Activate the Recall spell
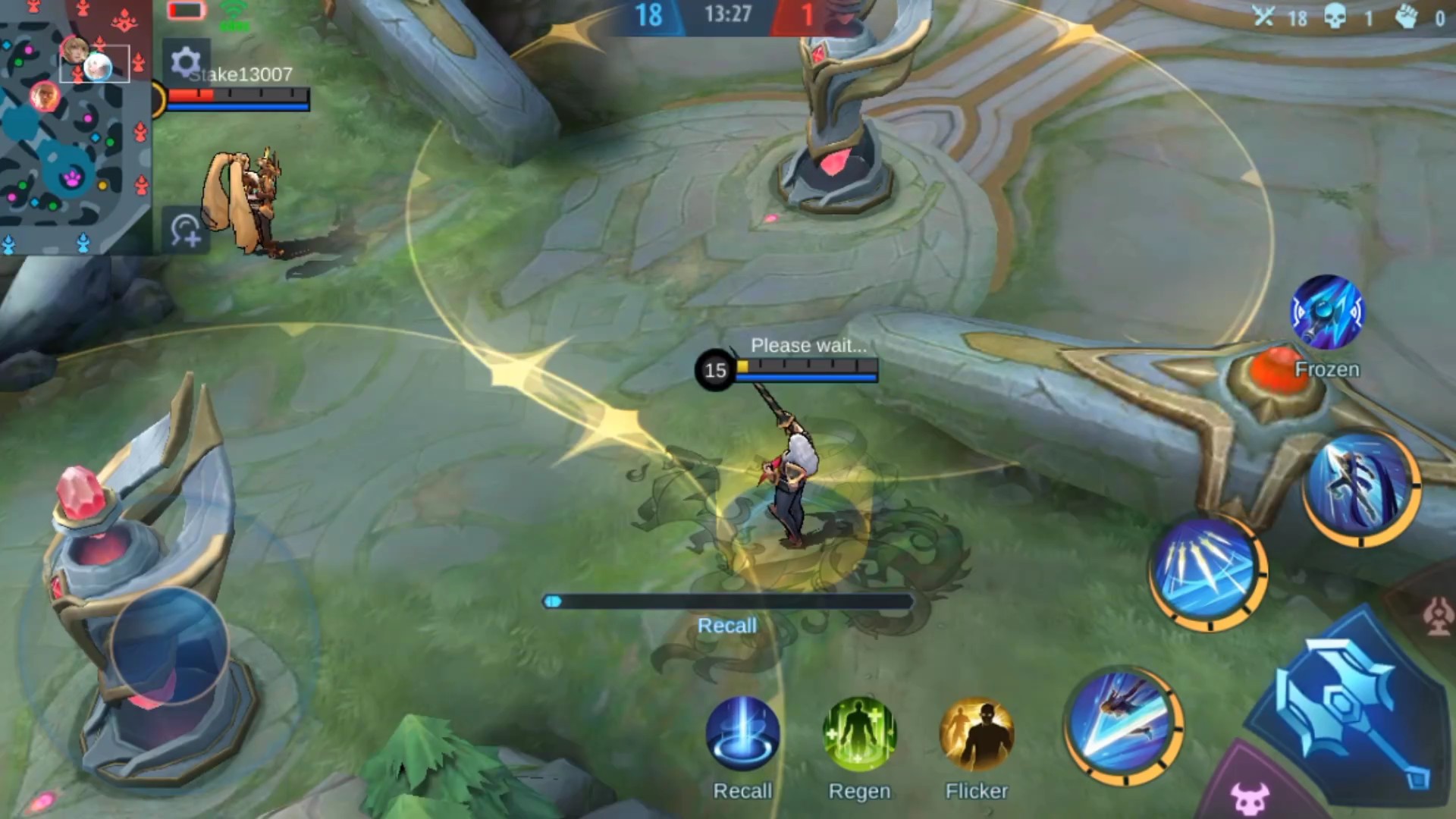This screenshot has width=1456, height=819. click(x=742, y=734)
